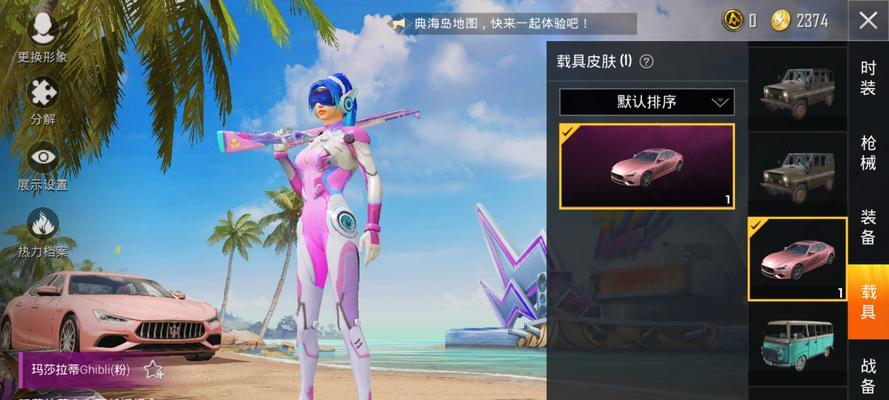Open the 默认排序 sorting dropdown

646,102
